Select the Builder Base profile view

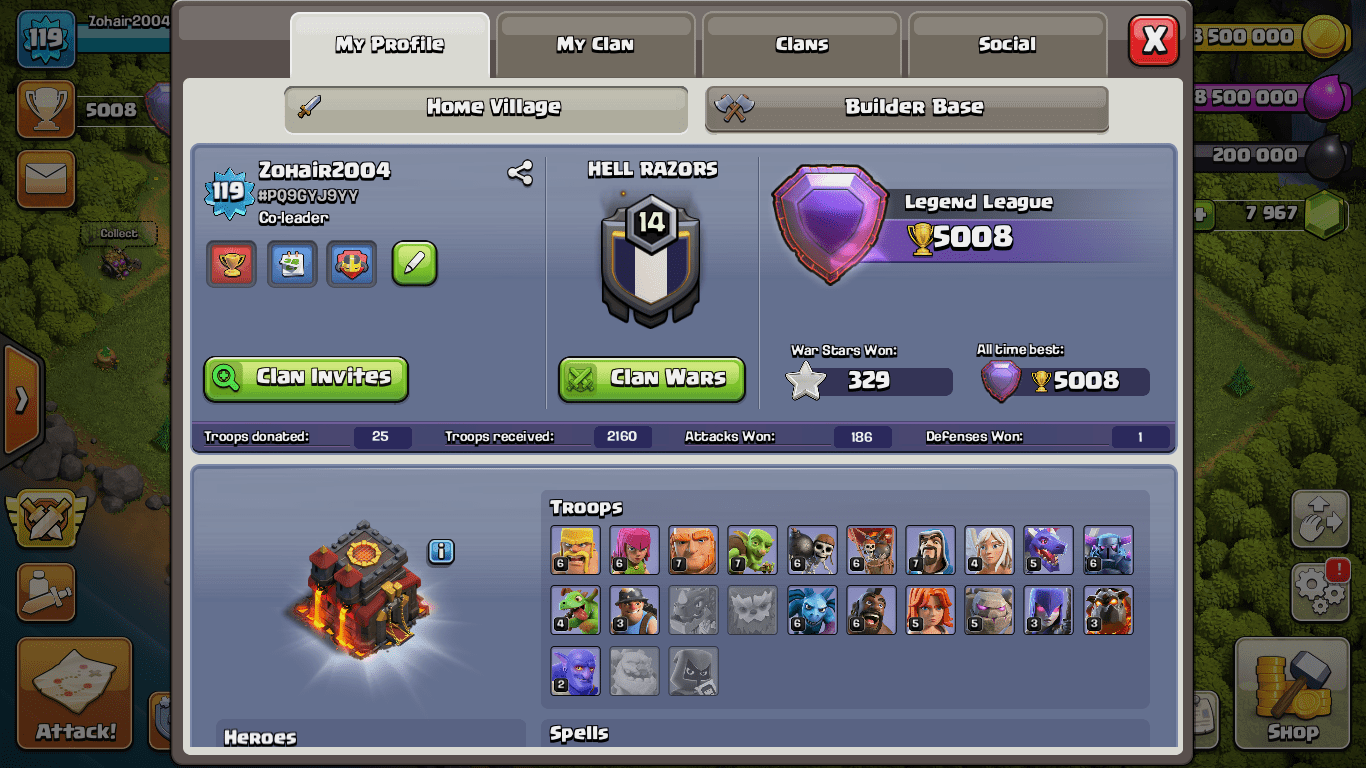tap(907, 108)
